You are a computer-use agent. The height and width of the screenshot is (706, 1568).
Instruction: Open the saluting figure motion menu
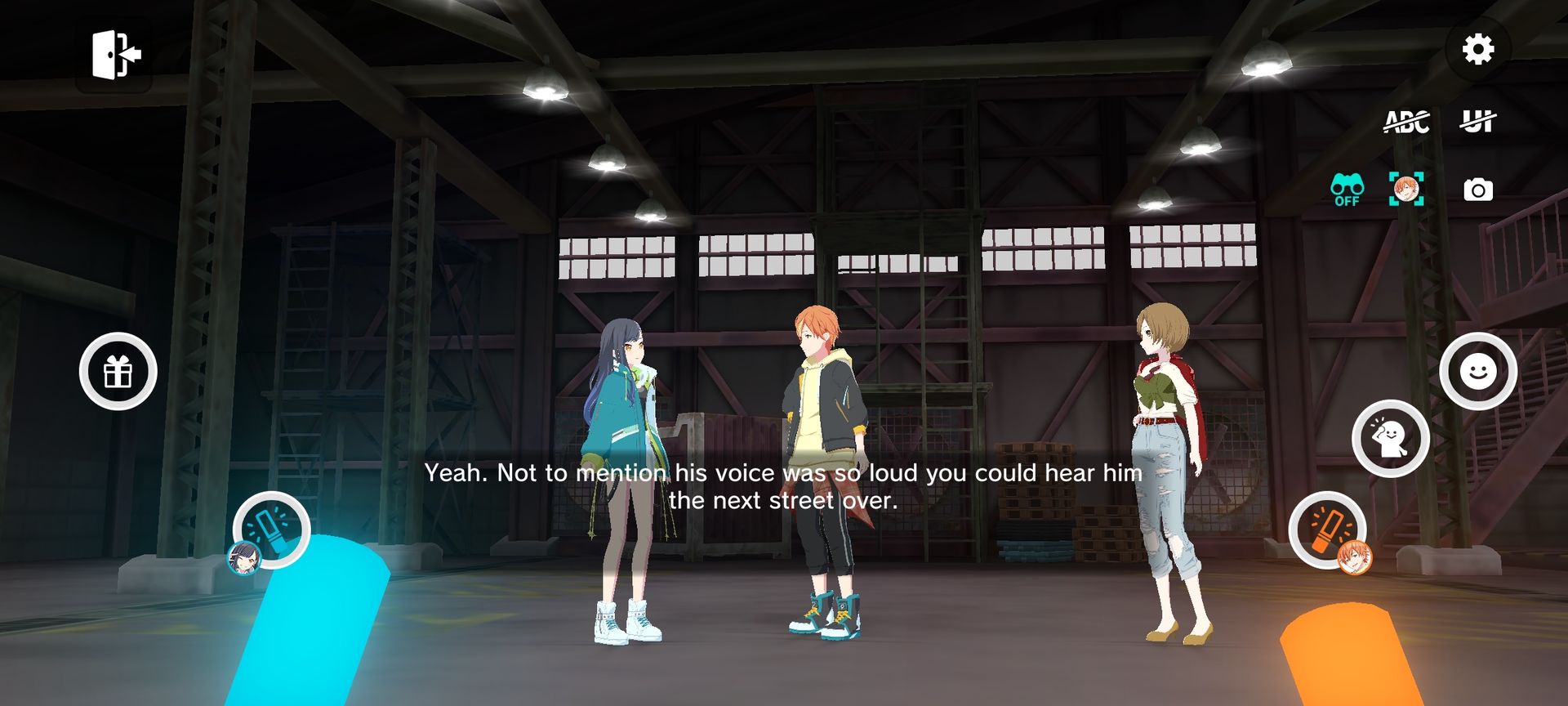(x=1390, y=439)
